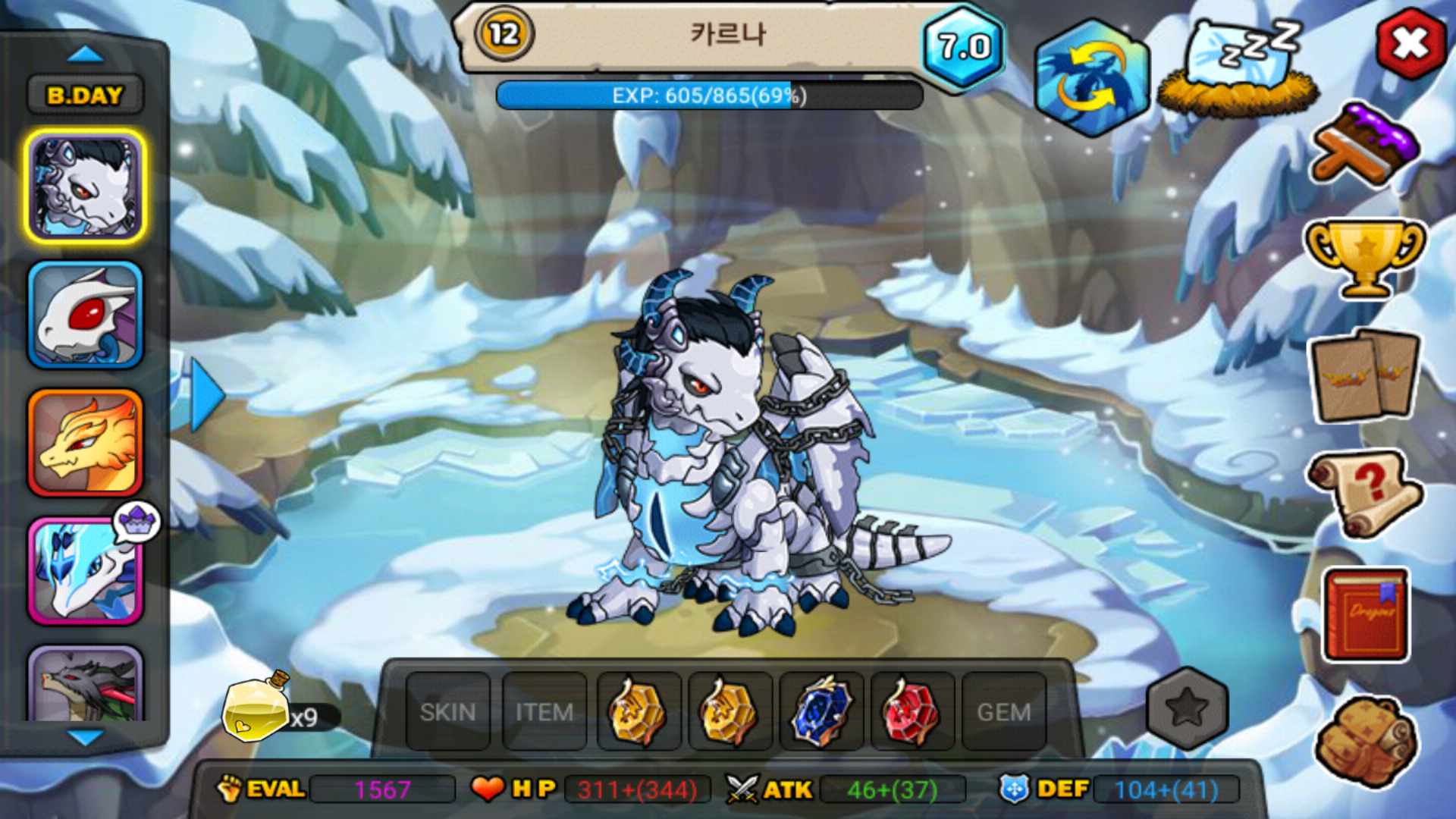Pick the dark gray dragon portrait
1456x819 pixels.
(x=85, y=685)
